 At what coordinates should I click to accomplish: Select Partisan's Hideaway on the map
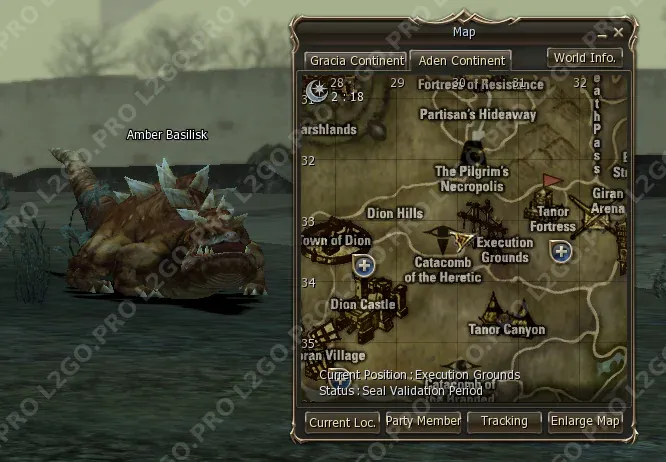(478, 114)
